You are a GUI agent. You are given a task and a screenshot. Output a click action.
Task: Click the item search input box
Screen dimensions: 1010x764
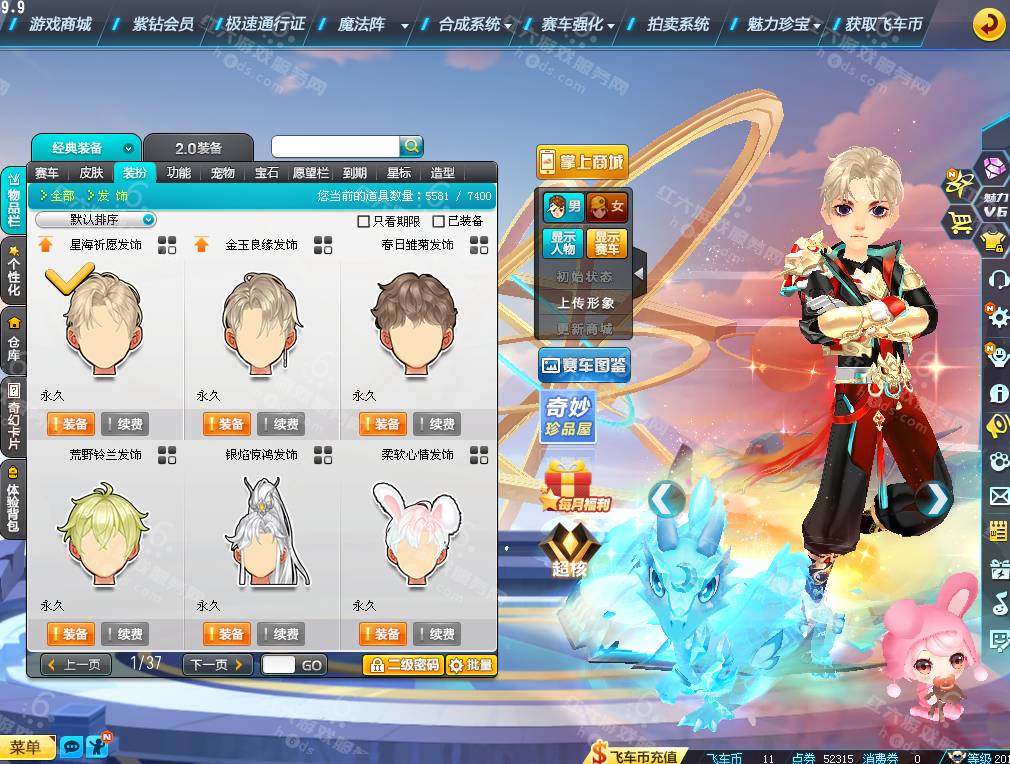[335, 147]
